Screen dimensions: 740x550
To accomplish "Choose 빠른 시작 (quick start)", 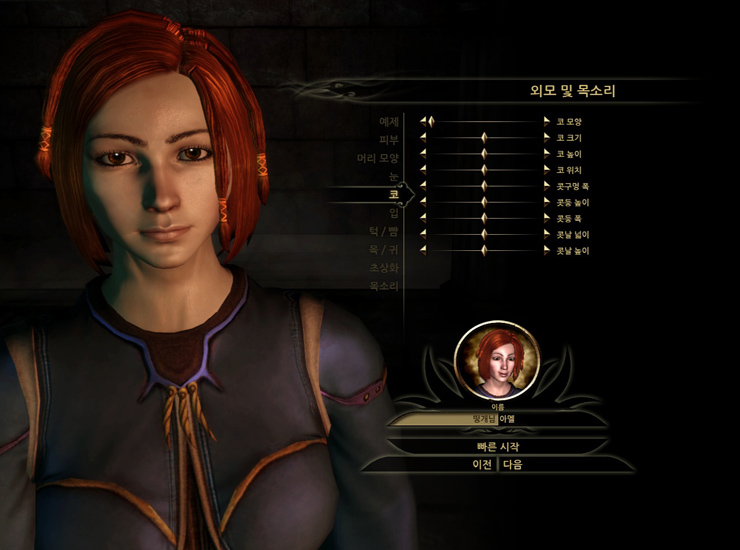I will tap(497, 446).
